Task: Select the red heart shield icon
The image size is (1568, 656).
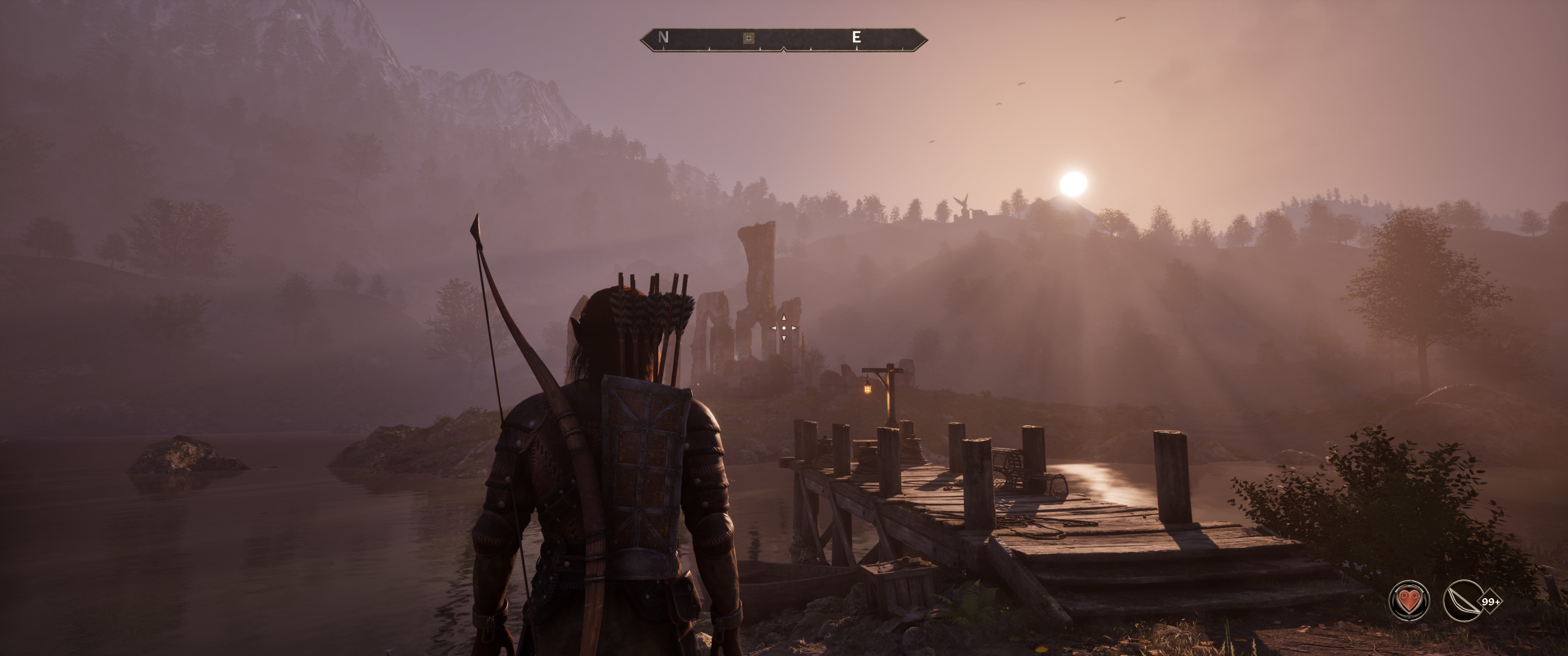Action: click(1409, 600)
